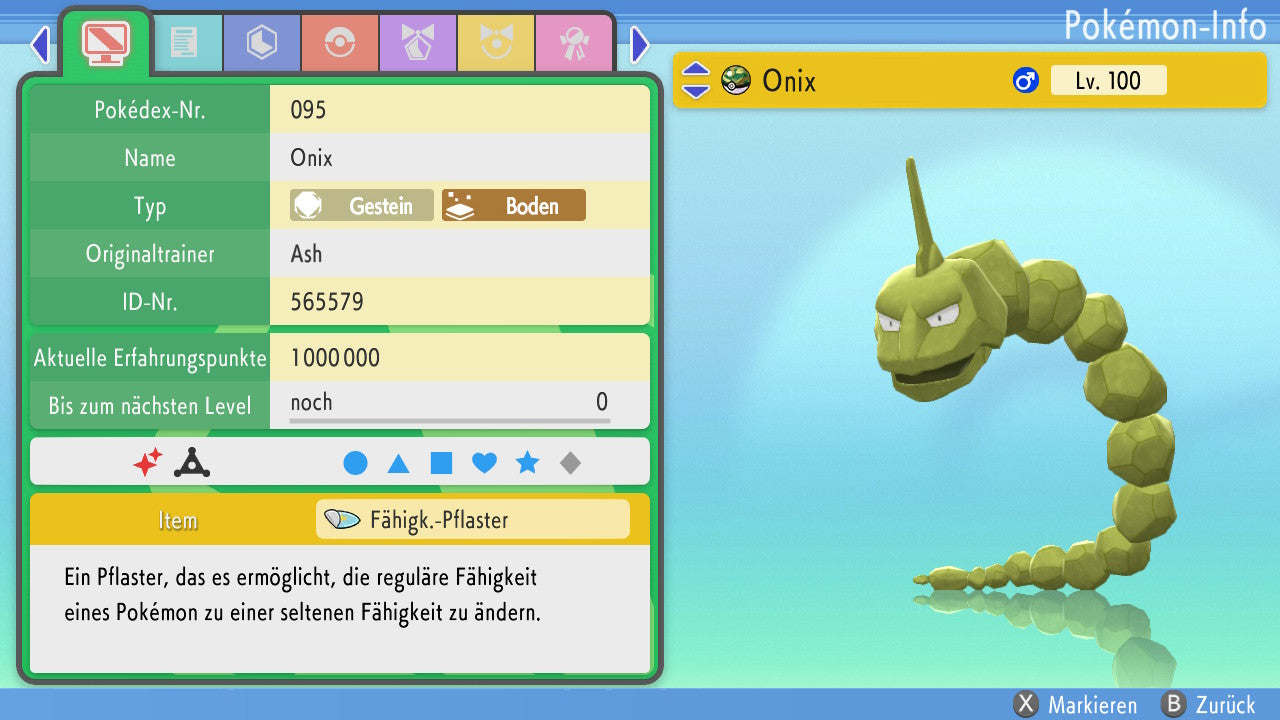Open the hexagon stats tab
This screenshot has height=720, width=1280.
coord(261,43)
